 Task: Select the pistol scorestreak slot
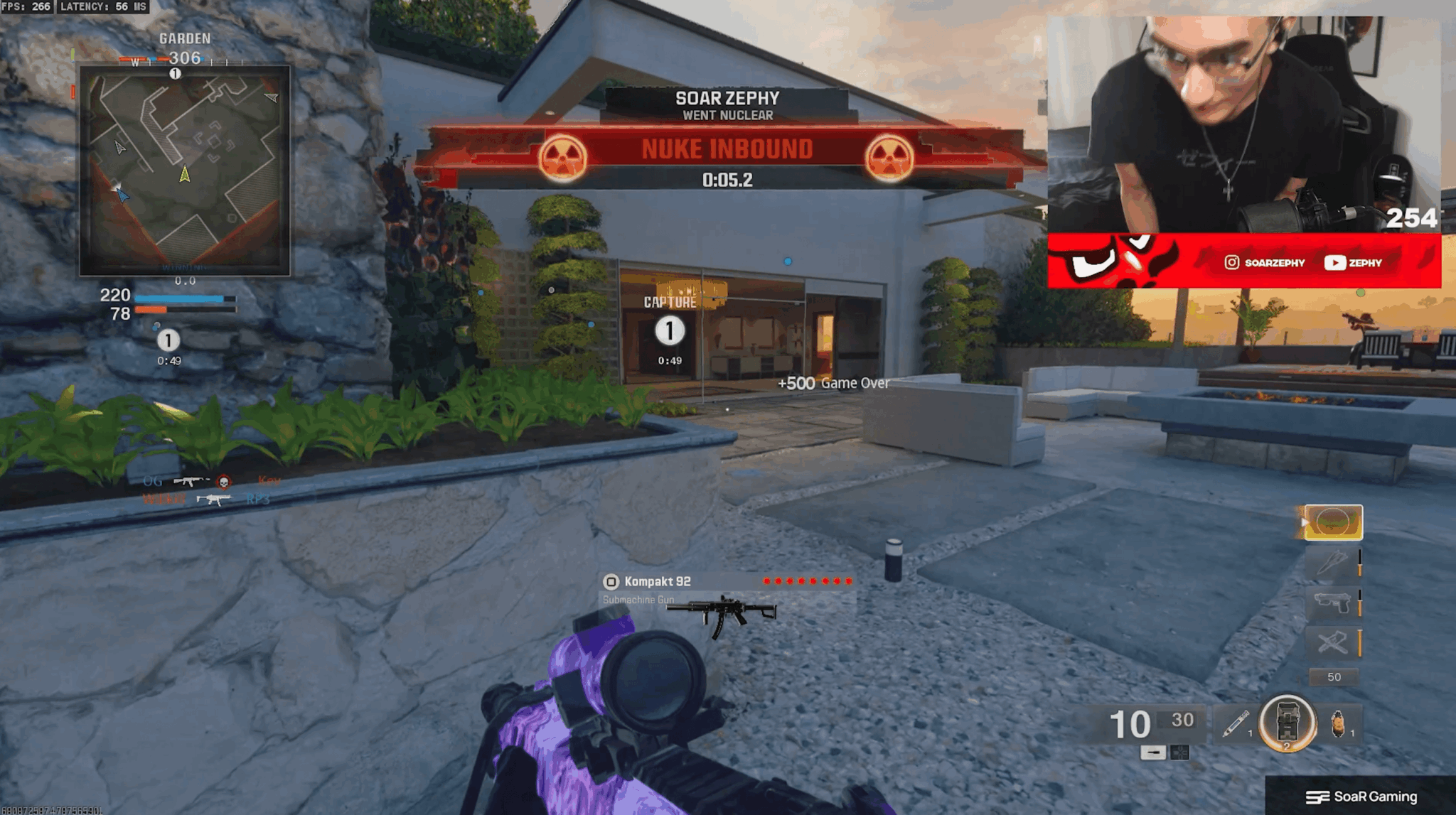tap(1333, 603)
